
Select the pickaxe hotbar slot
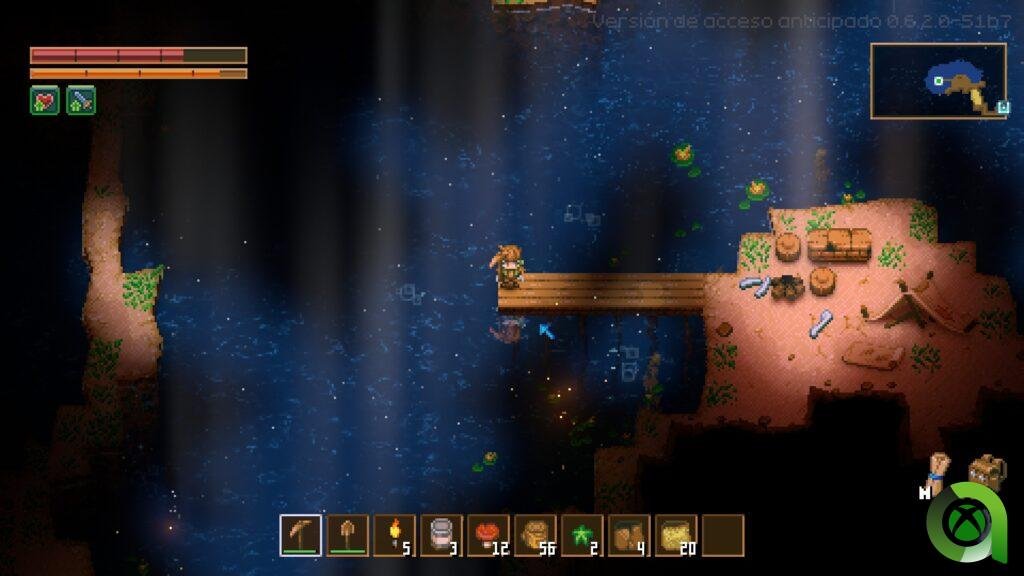click(300, 535)
